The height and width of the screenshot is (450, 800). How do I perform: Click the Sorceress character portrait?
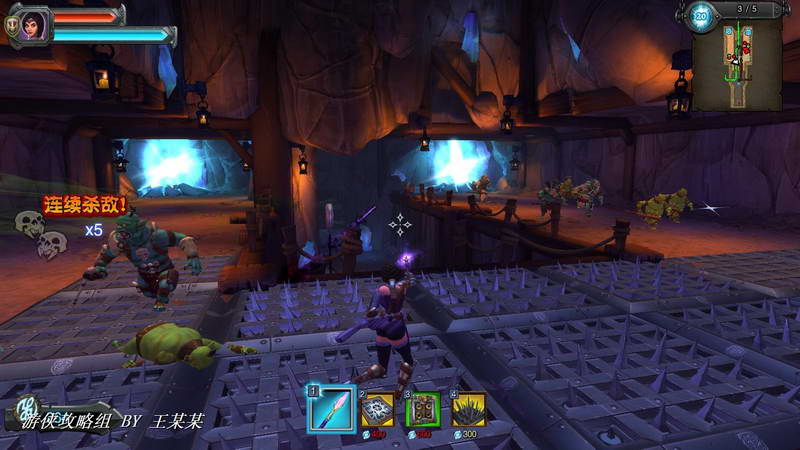tap(33, 22)
